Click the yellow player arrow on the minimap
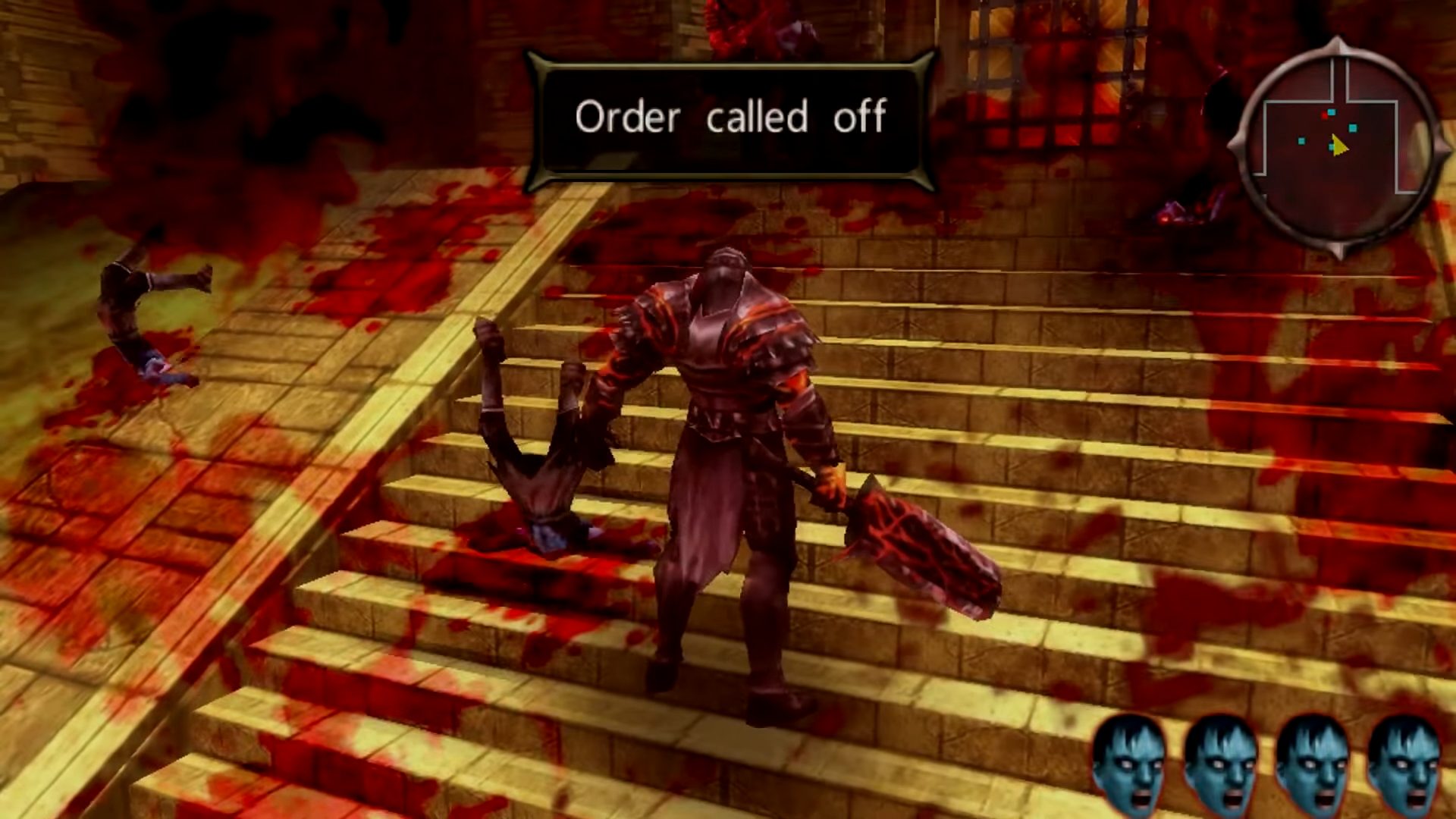Viewport: 1456px width, 819px height. [x=1338, y=144]
